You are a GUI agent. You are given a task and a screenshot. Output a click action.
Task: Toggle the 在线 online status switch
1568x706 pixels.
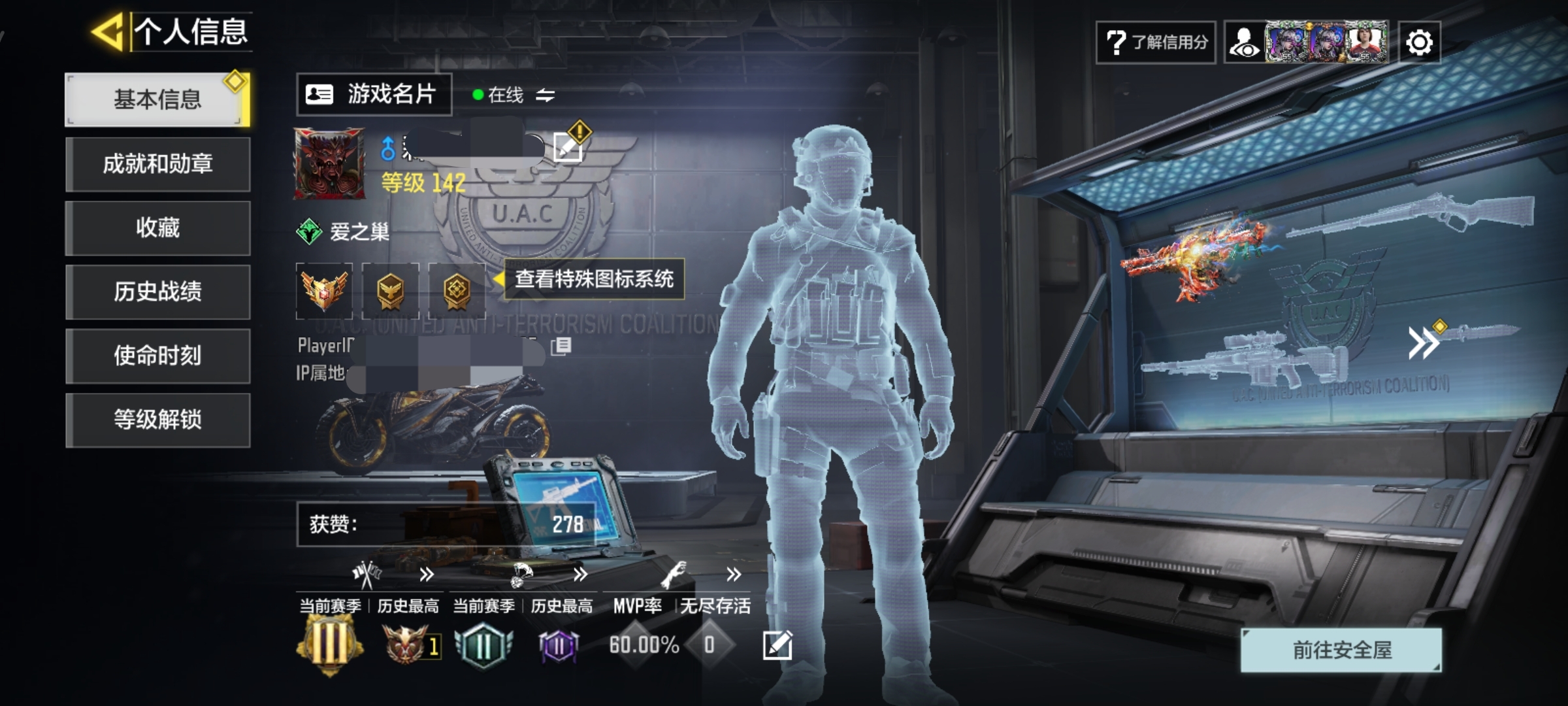545,95
